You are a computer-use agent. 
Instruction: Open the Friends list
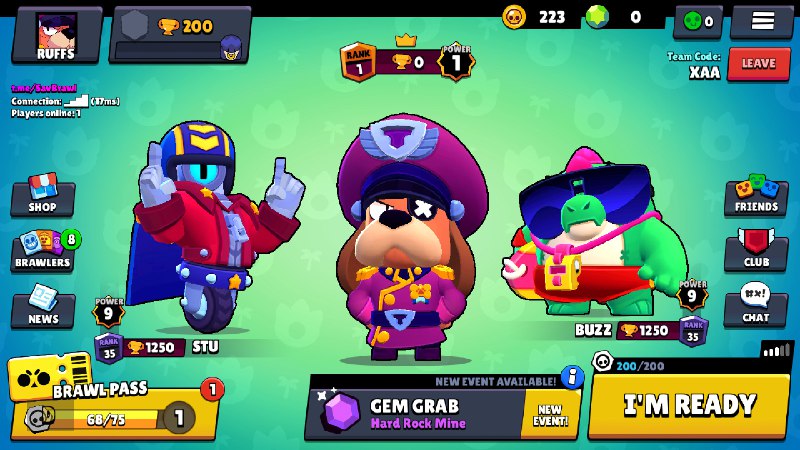756,196
